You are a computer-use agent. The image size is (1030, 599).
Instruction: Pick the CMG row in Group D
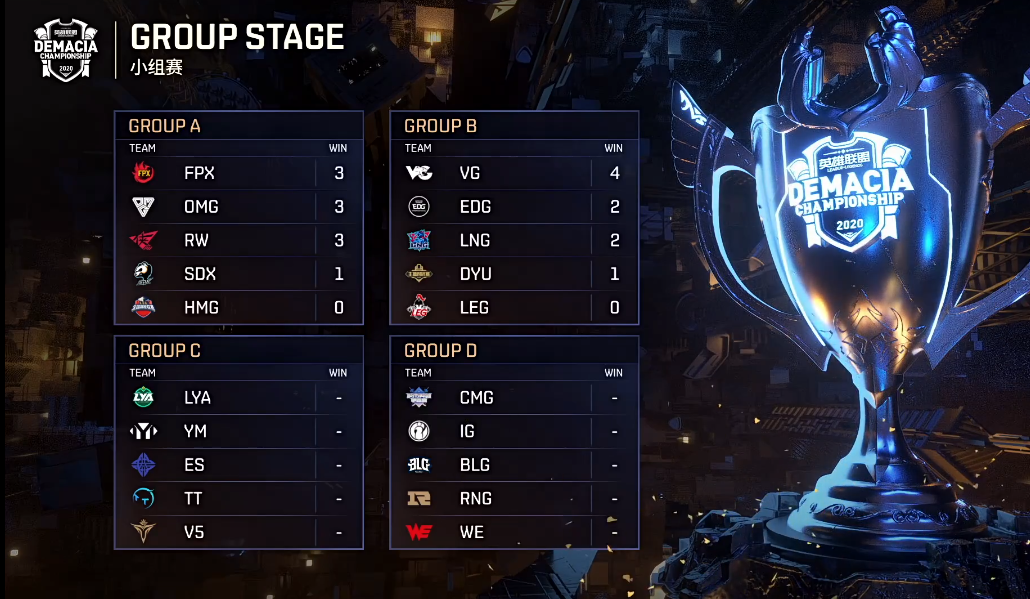coord(514,397)
